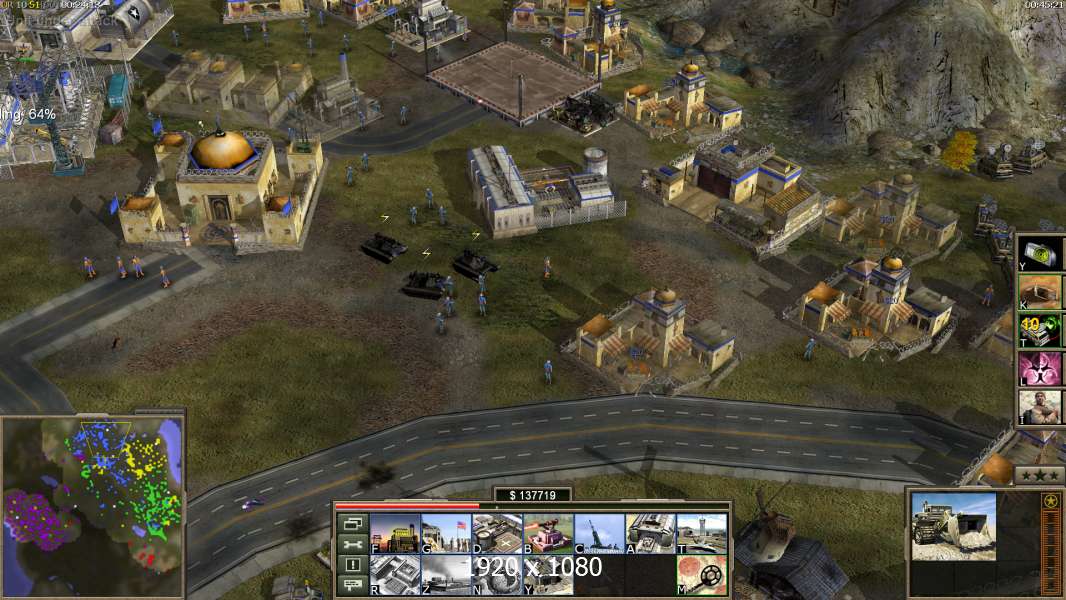Viewport: 1066px width, 600px height.
Task: Choose the airfield with control tower icon
Action: [x=701, y=533]
